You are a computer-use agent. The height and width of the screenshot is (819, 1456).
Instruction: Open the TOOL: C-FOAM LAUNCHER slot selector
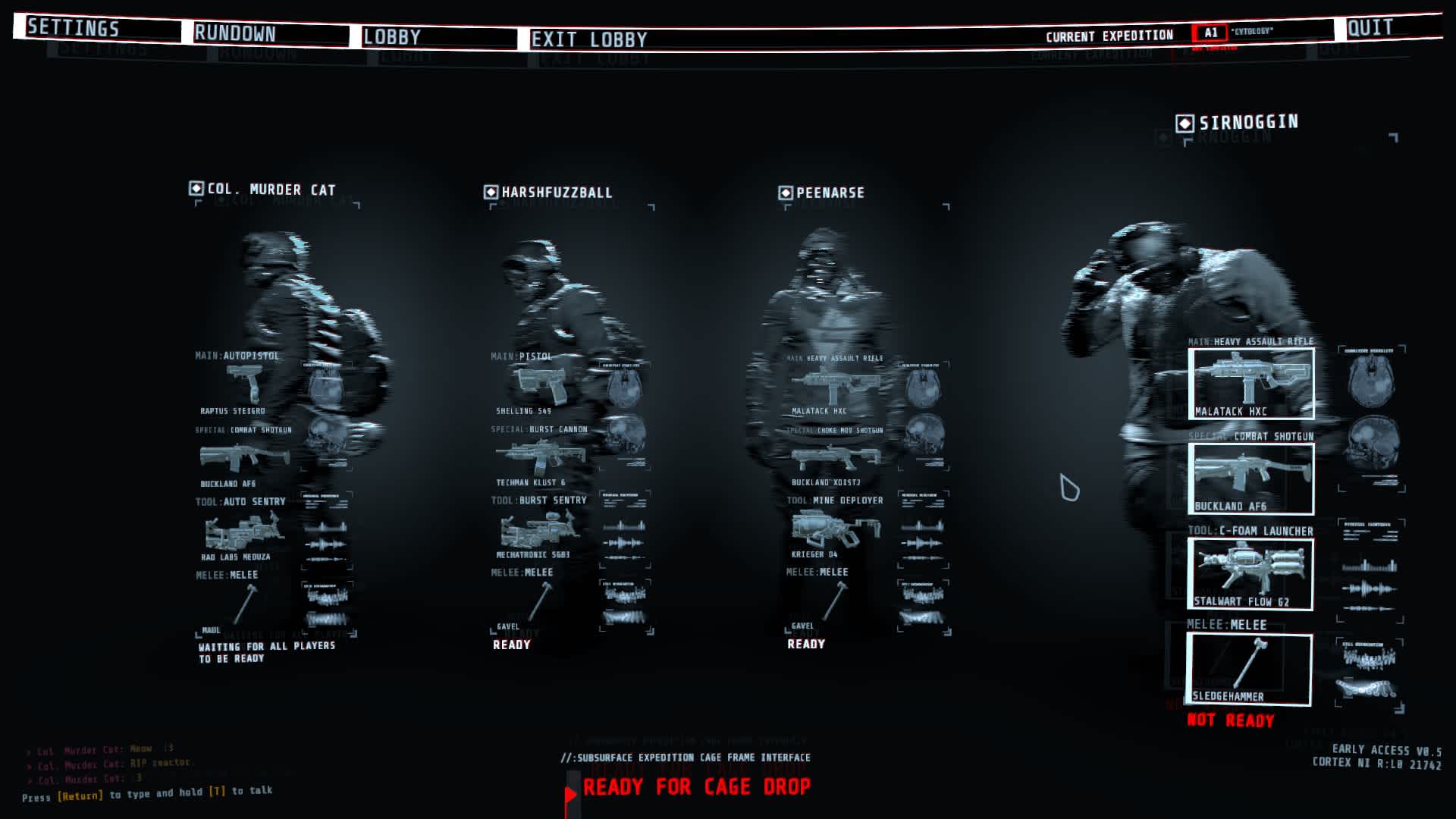pyautogui.click(x=1250, y=532)
